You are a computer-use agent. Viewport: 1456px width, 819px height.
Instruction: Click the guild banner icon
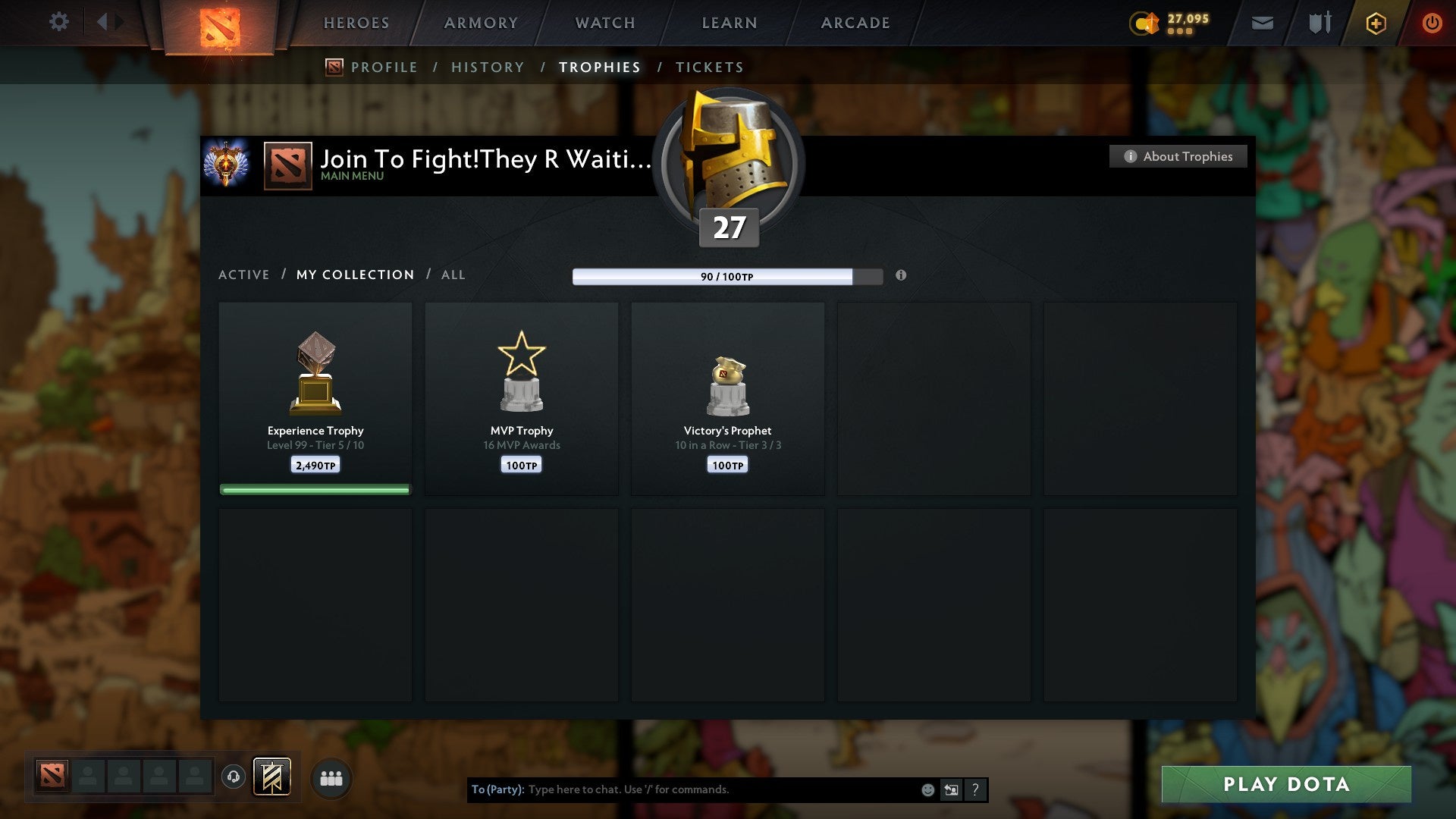[x=273, y=777]
